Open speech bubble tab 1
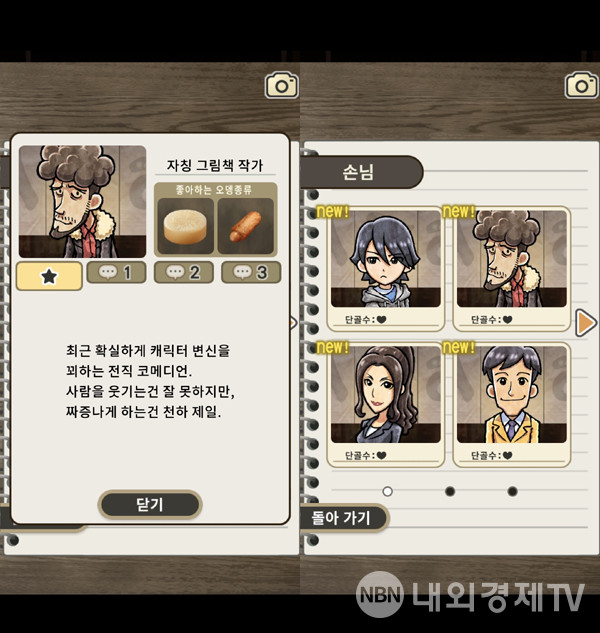 (116, 272)
